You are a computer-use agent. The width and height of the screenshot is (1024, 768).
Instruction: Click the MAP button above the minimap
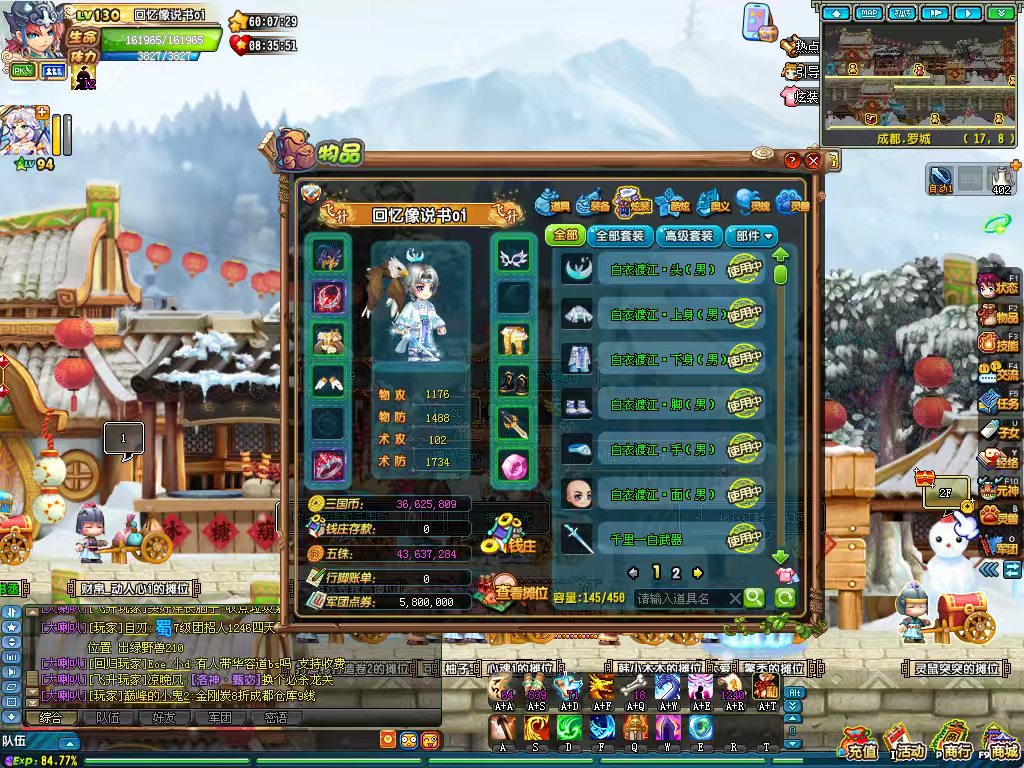[869, 13]
